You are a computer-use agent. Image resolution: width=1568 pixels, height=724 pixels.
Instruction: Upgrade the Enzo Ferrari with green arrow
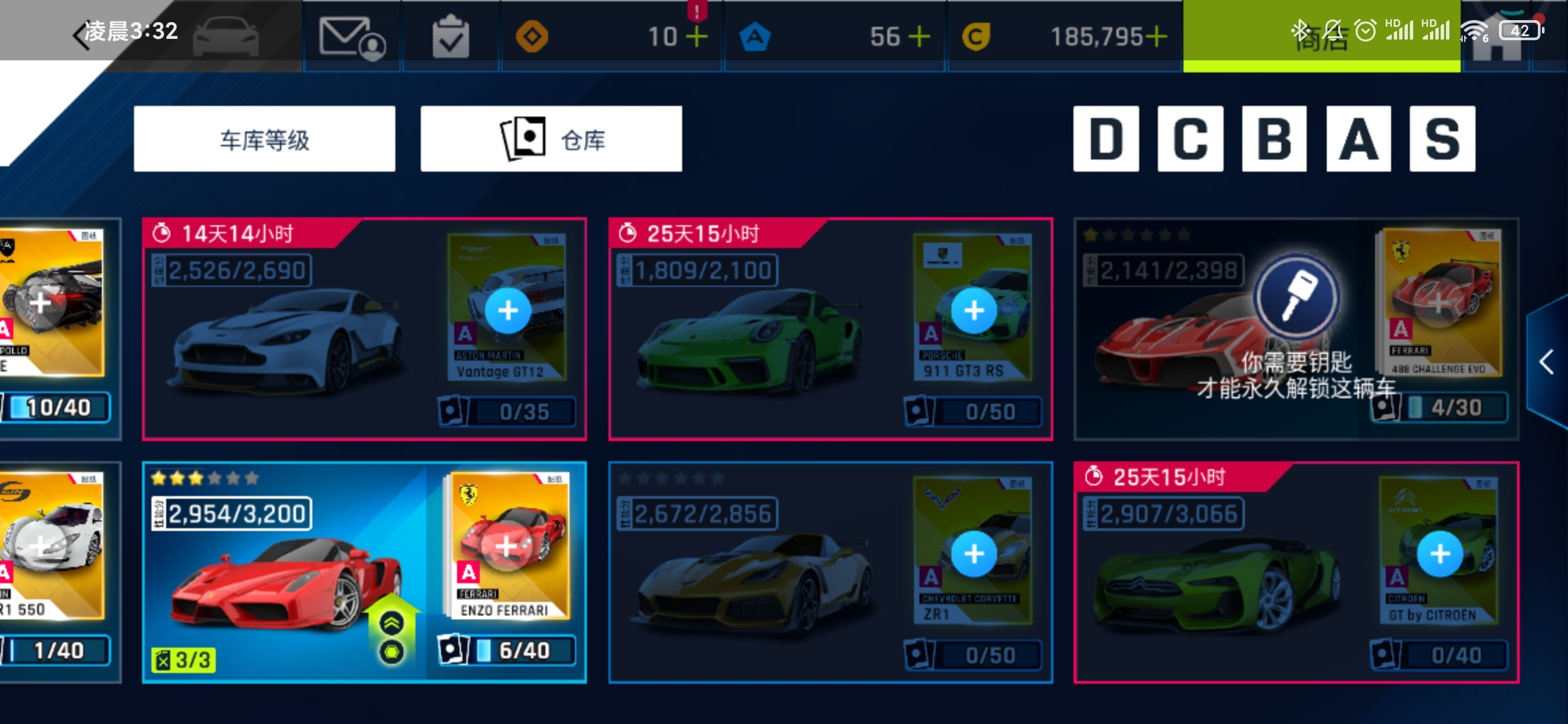392,623
